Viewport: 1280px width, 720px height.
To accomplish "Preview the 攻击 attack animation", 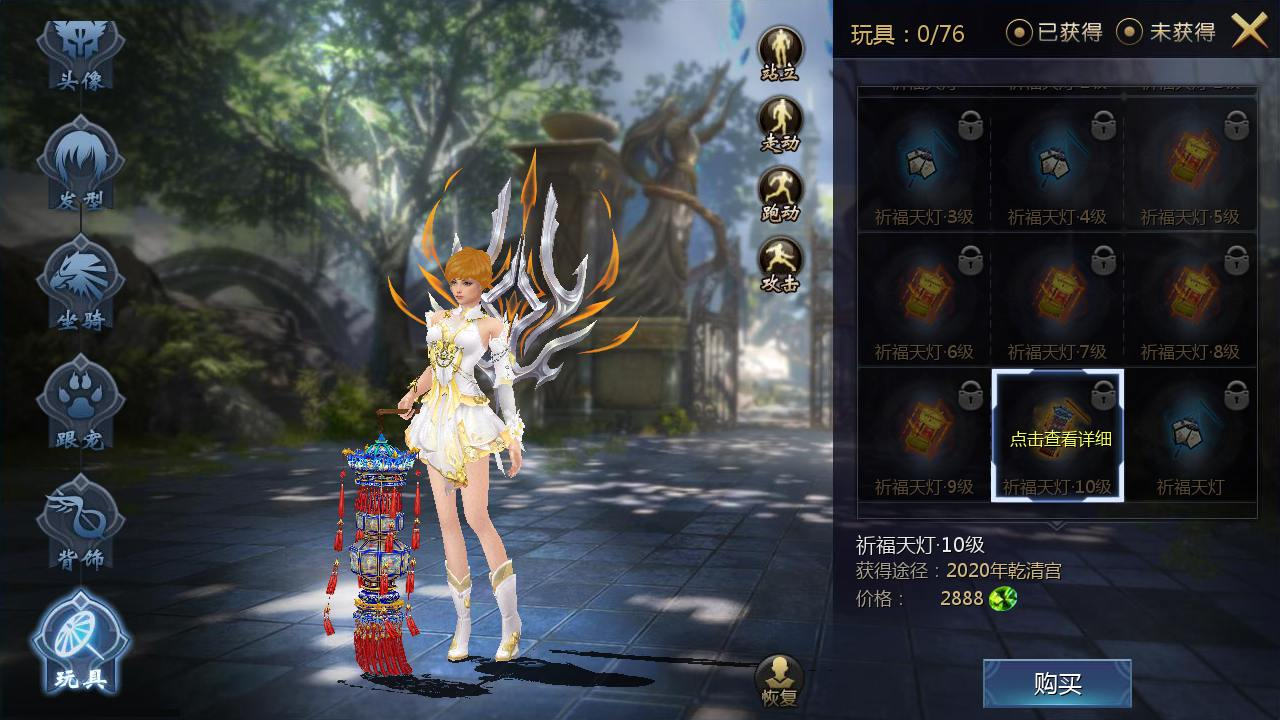I will tap(779, 263).
